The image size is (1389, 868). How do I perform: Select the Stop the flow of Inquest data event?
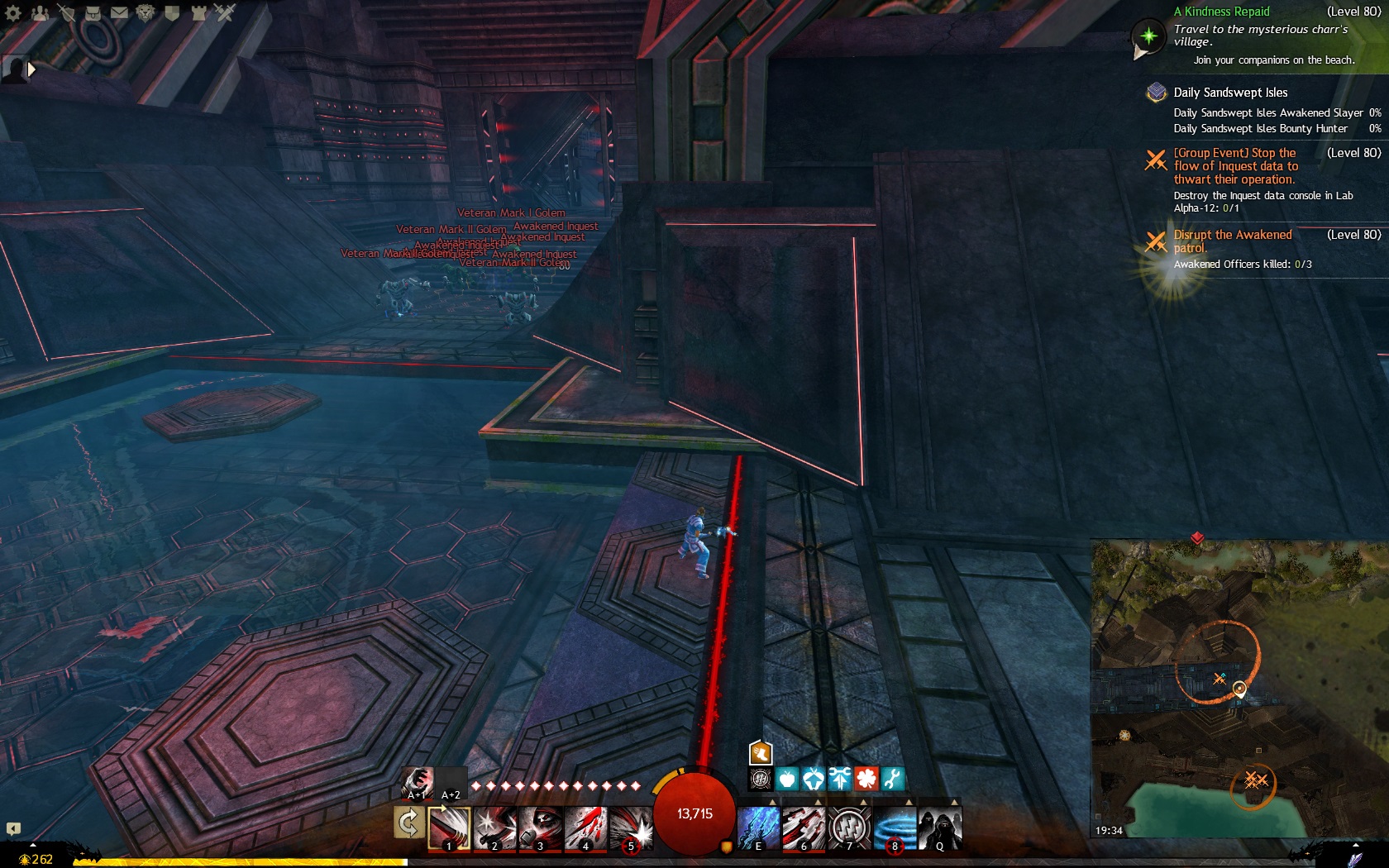pyautogui.click(x=1235, y=166)
